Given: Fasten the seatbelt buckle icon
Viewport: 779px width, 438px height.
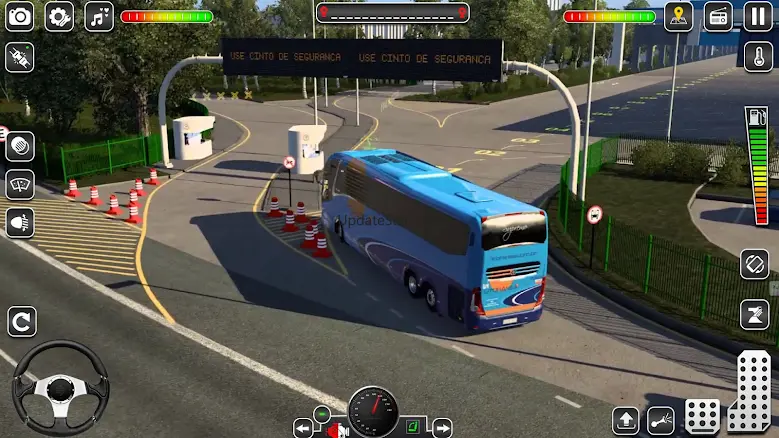Looking at the screenshot, I should tap(19, 56).
